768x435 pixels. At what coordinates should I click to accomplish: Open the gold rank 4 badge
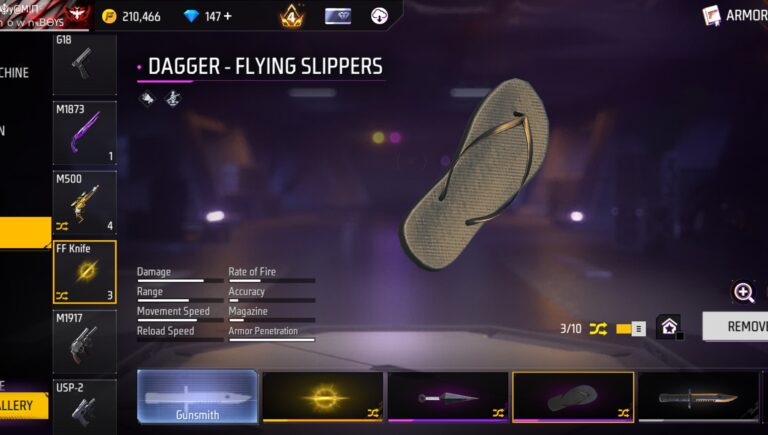pyautogui.click(x=292, y=16)
